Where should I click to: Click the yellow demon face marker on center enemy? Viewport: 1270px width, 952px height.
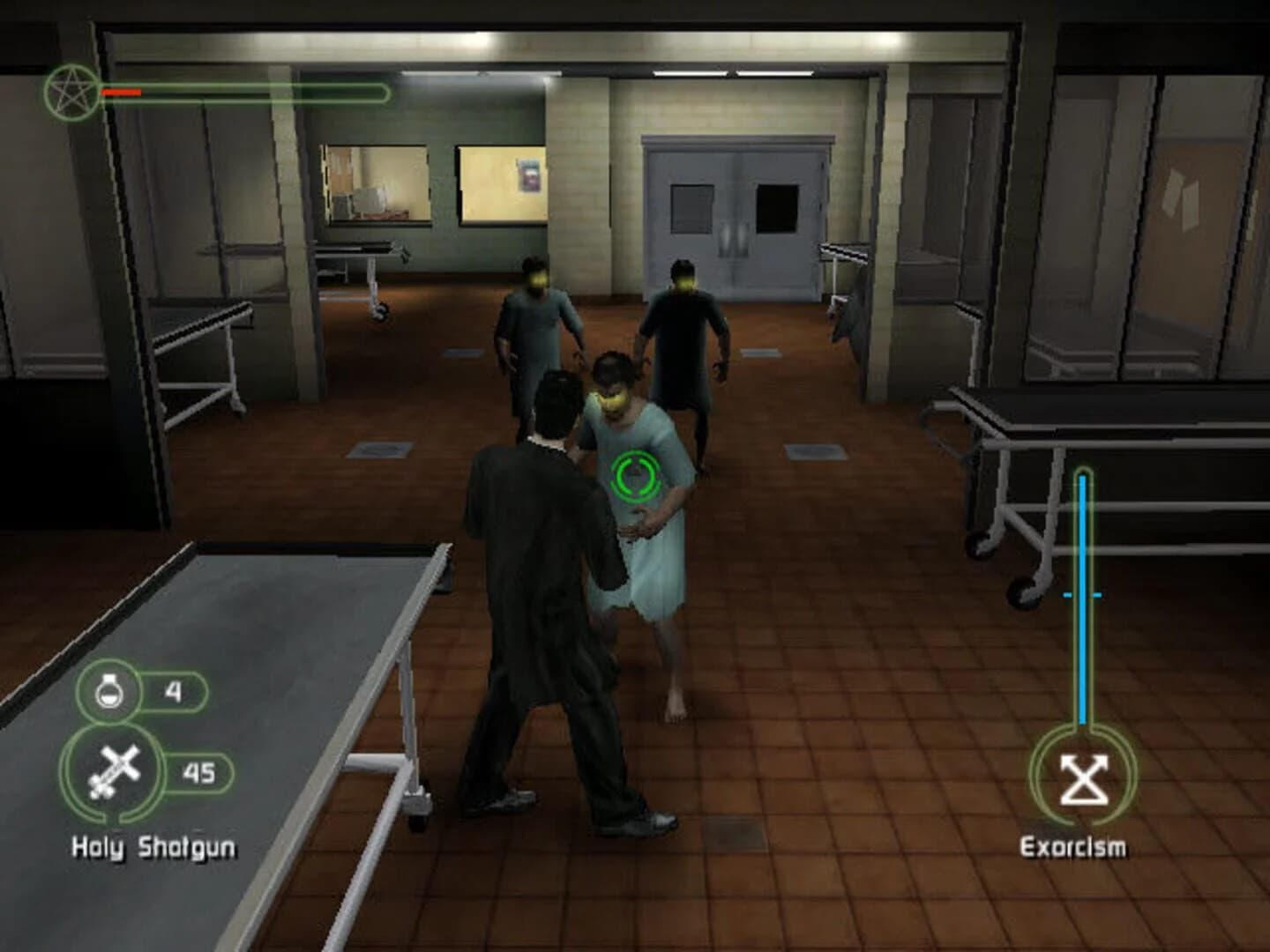tap(613, 398)
